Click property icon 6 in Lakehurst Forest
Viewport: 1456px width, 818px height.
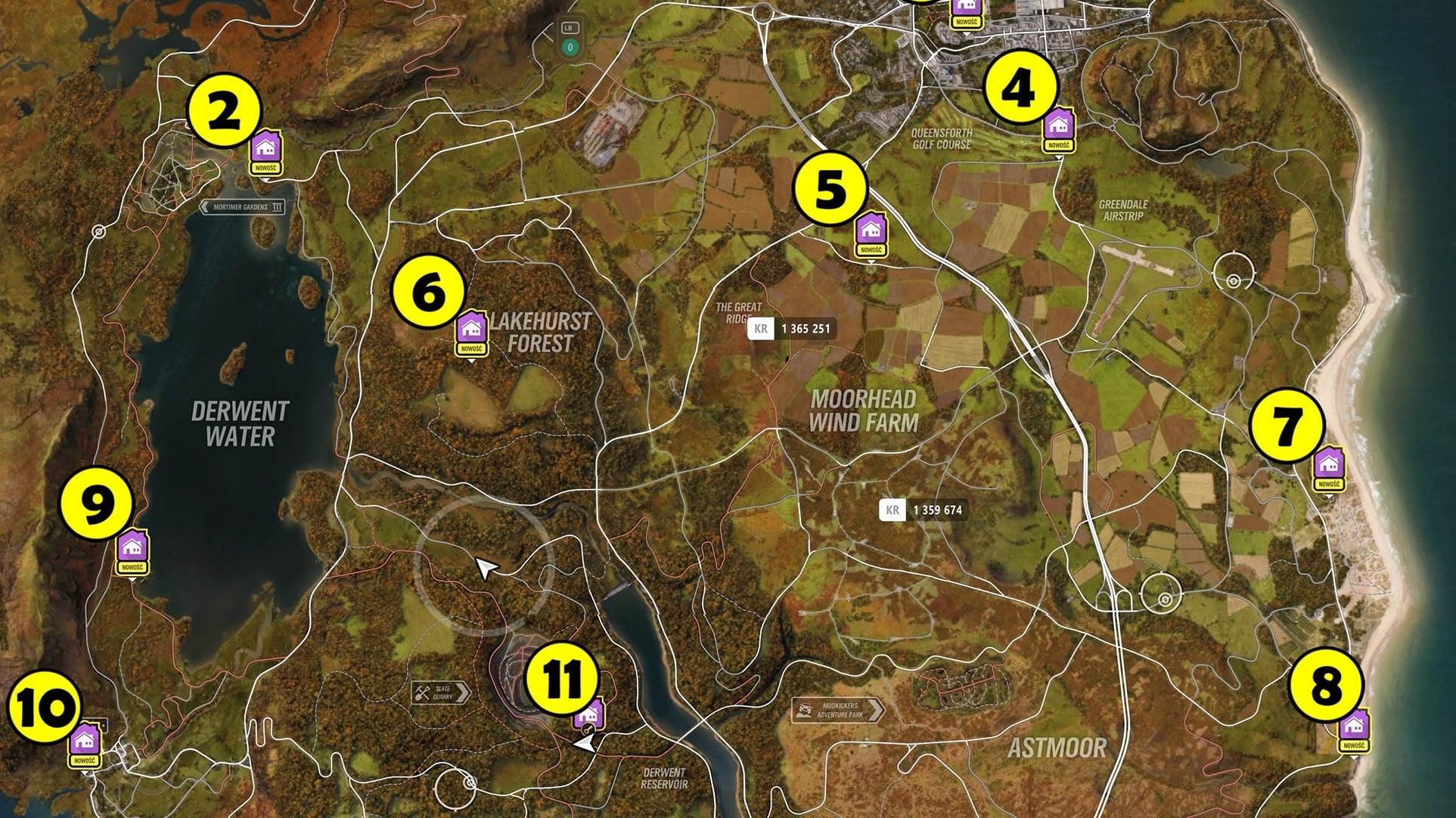pos(472,328)
